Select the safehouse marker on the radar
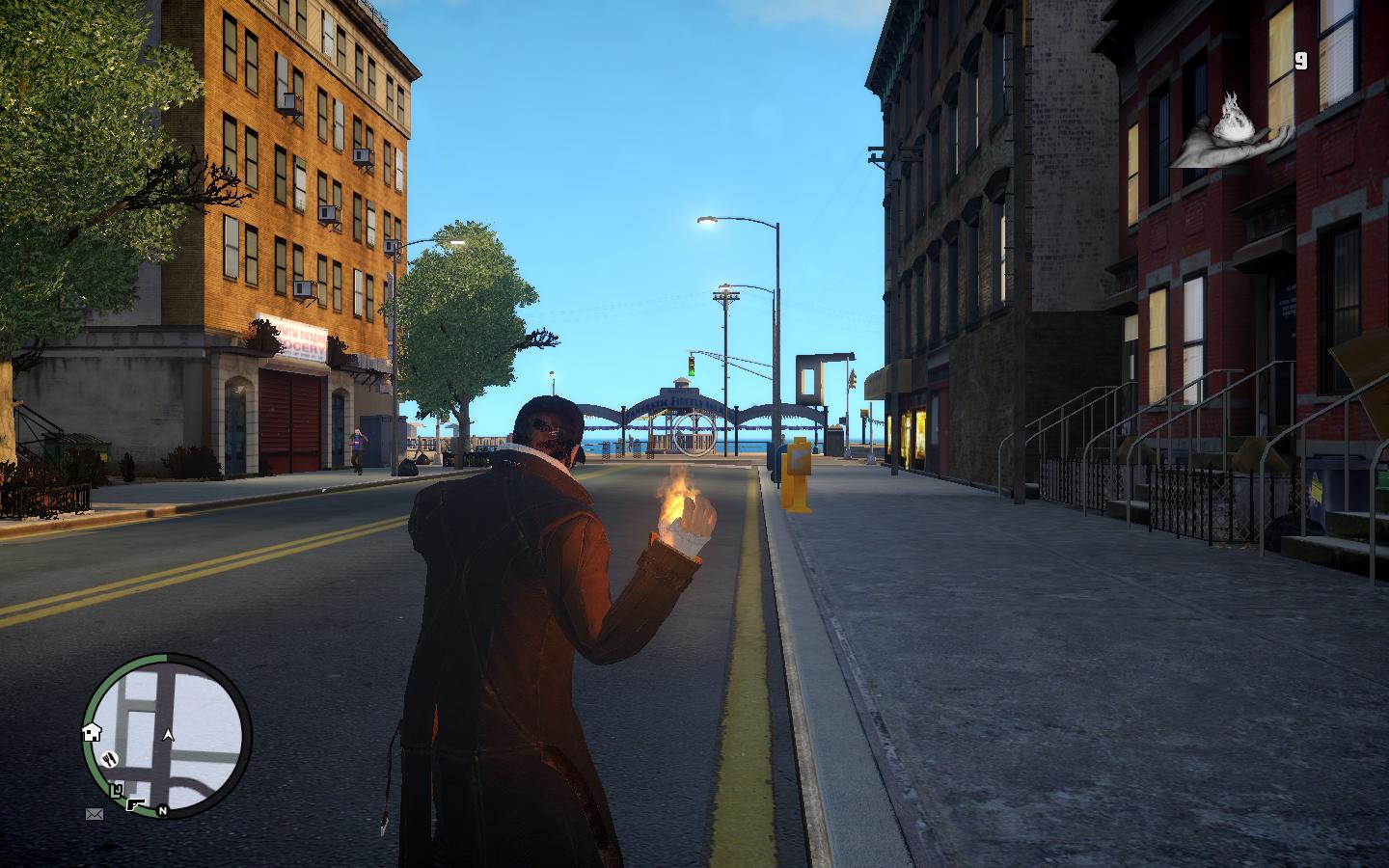The height and width of the screenshot is (868, 1389). [93, 731]
